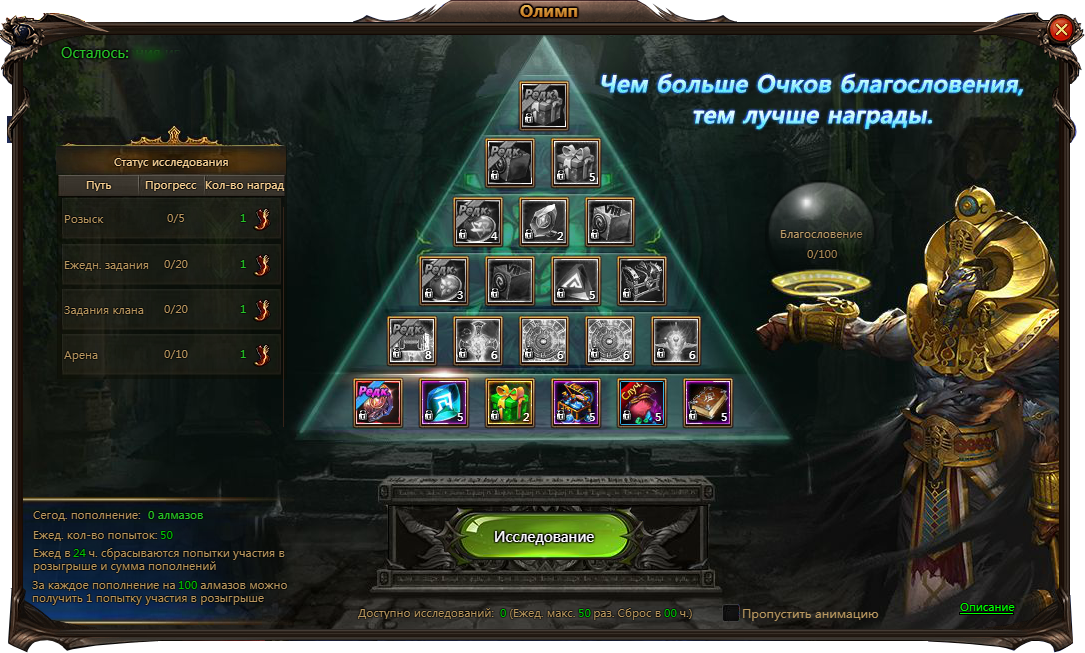The height and width of the screenshot is (653, 1085).
Task: Select the red pouch reward marked Случ.
Action: pos(642,403)
